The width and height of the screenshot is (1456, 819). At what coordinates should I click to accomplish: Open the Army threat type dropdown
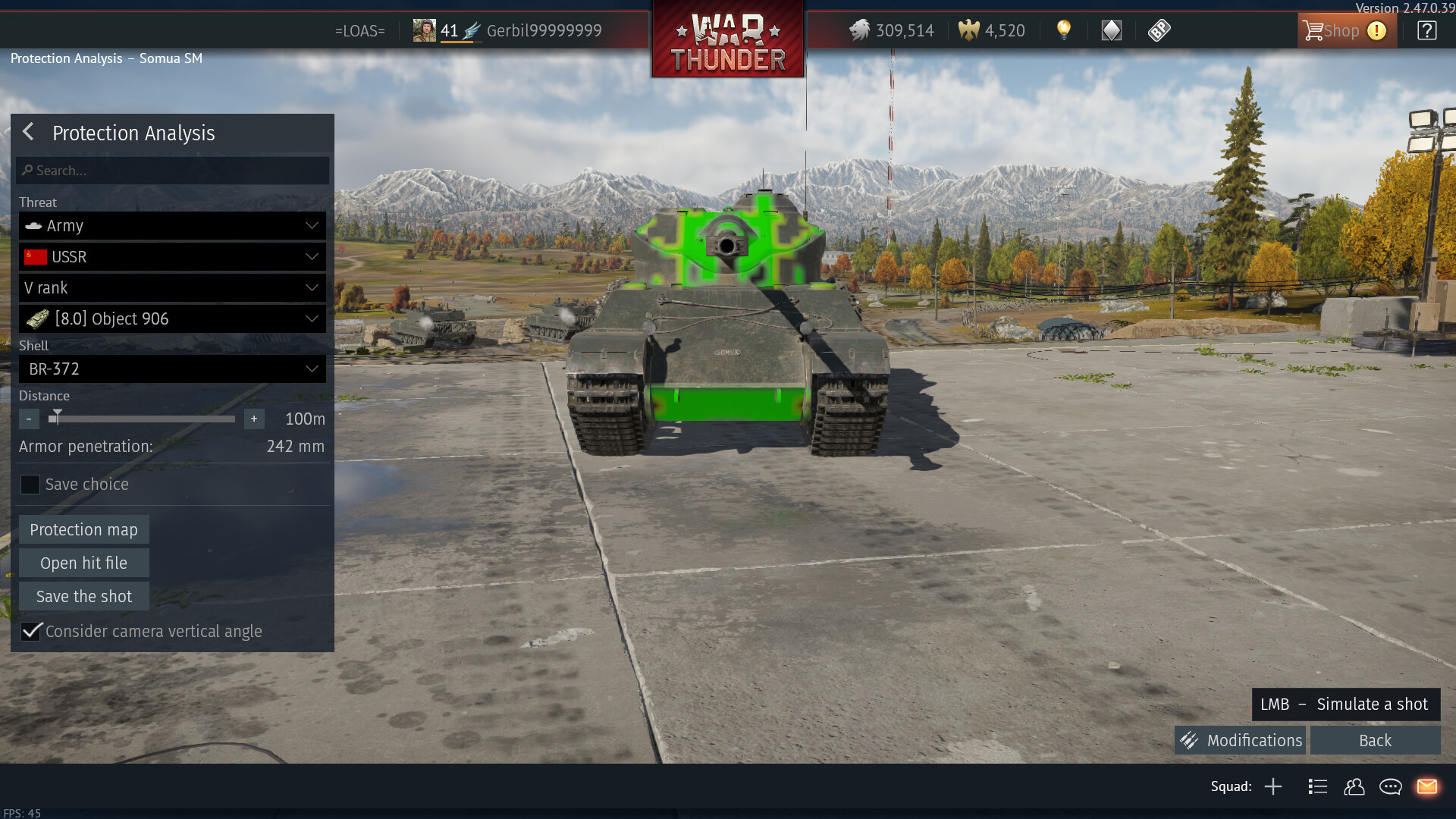coord(172,226)
